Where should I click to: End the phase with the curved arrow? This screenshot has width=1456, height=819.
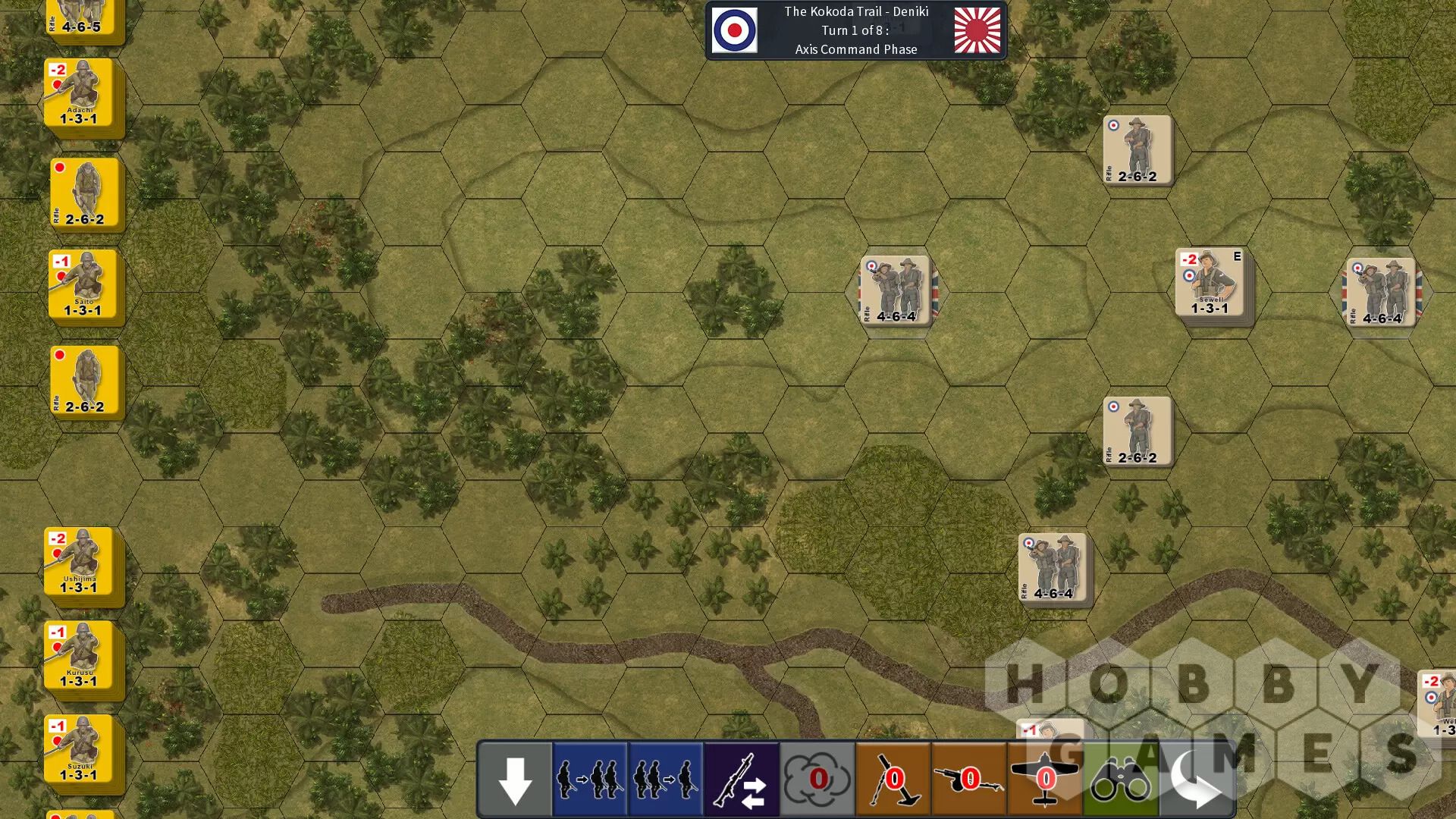(1197, 780)
